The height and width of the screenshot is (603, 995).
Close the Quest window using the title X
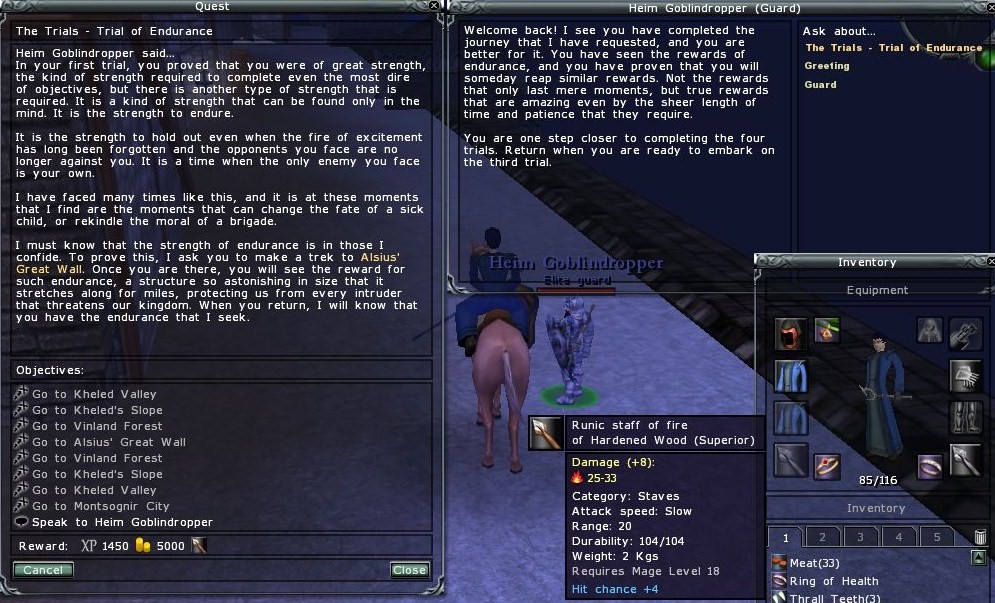pyautogui.click(x=434, y=7)
